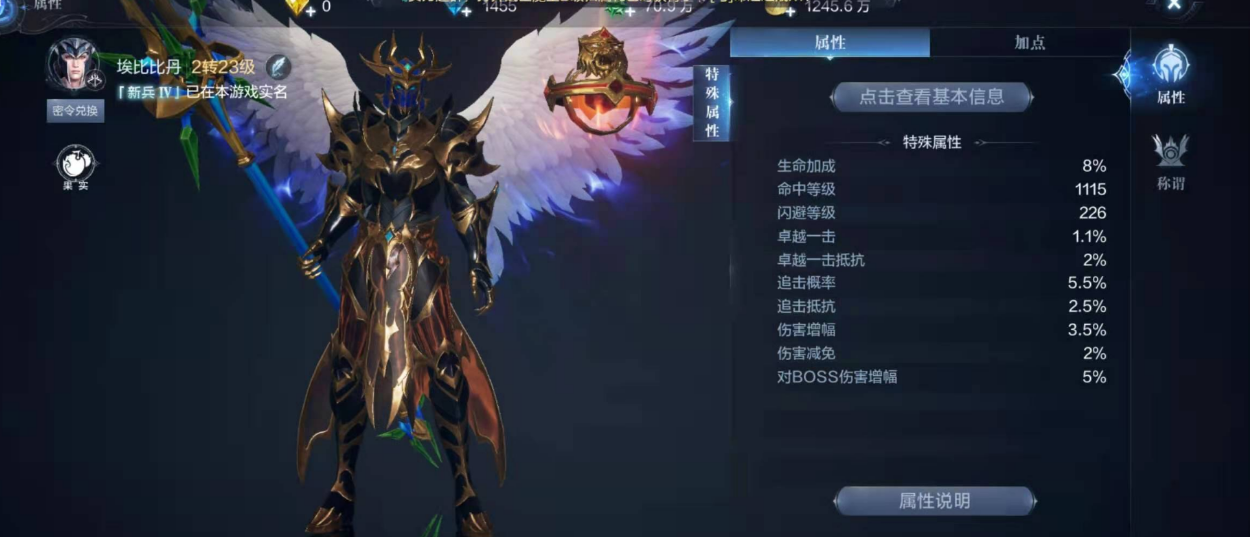1250x537 pixels.
Task: Tap the feather edit icon beside the level
Action: coord(279,66)
